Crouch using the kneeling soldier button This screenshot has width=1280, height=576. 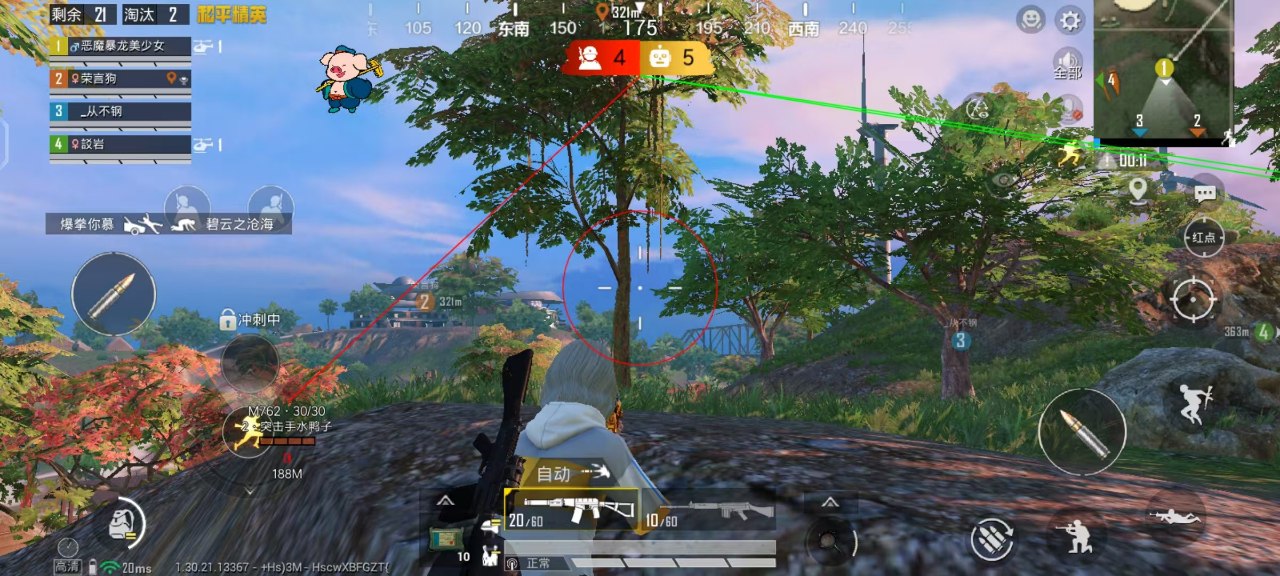coord(1080,538)
